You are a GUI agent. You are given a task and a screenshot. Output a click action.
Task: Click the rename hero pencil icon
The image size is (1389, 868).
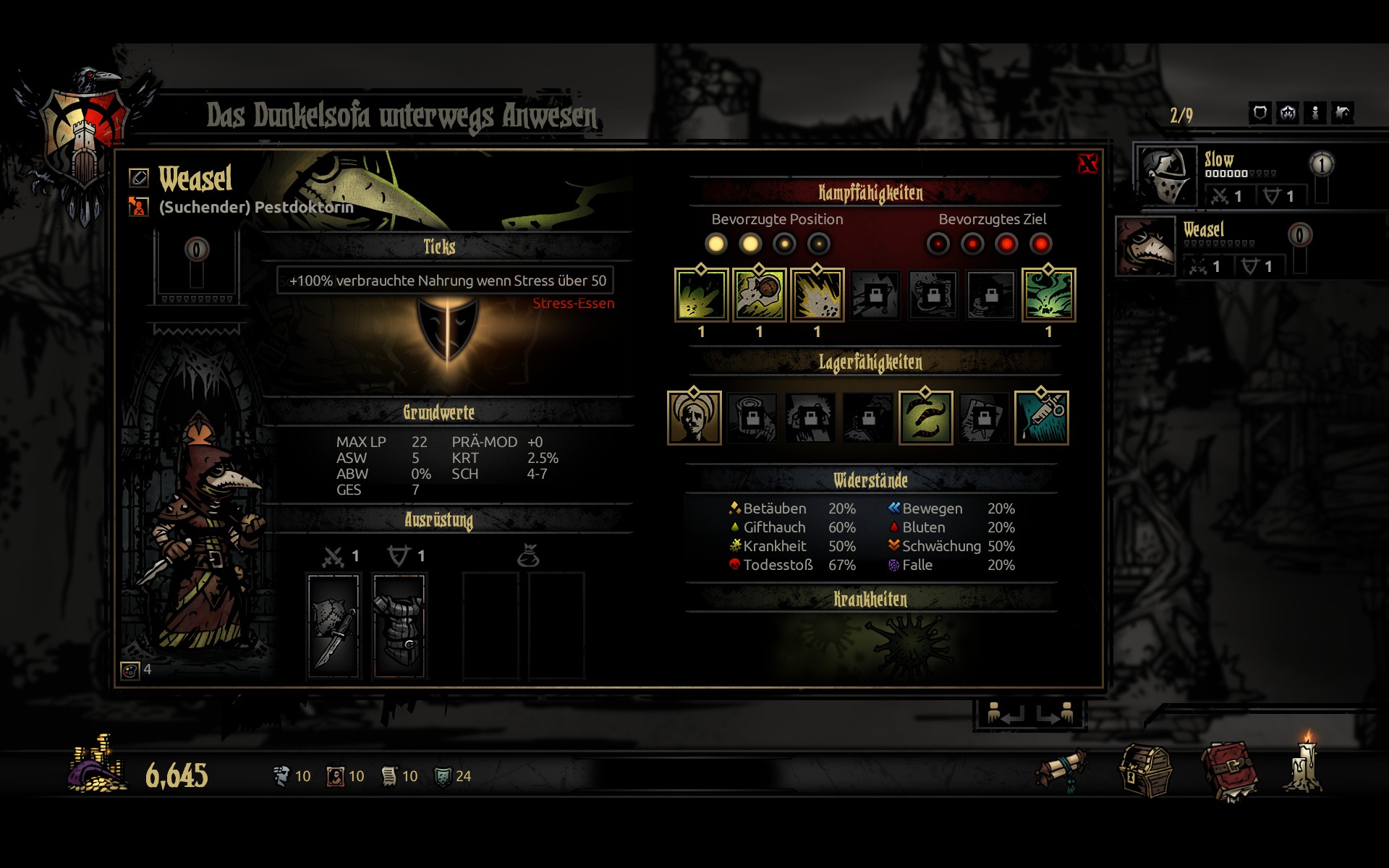coord(138,177)
